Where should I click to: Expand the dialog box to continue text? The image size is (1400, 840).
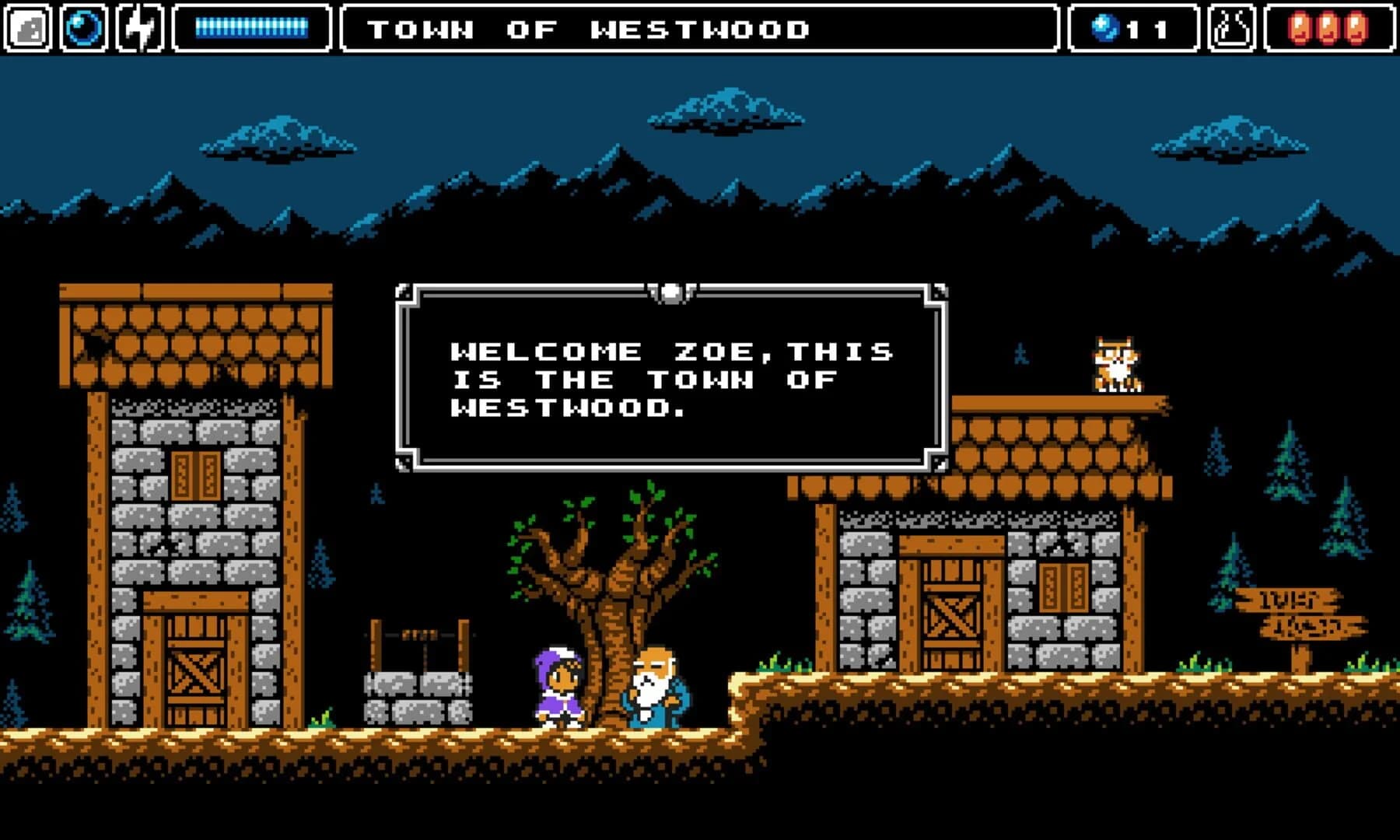click(x=670, y=377)
